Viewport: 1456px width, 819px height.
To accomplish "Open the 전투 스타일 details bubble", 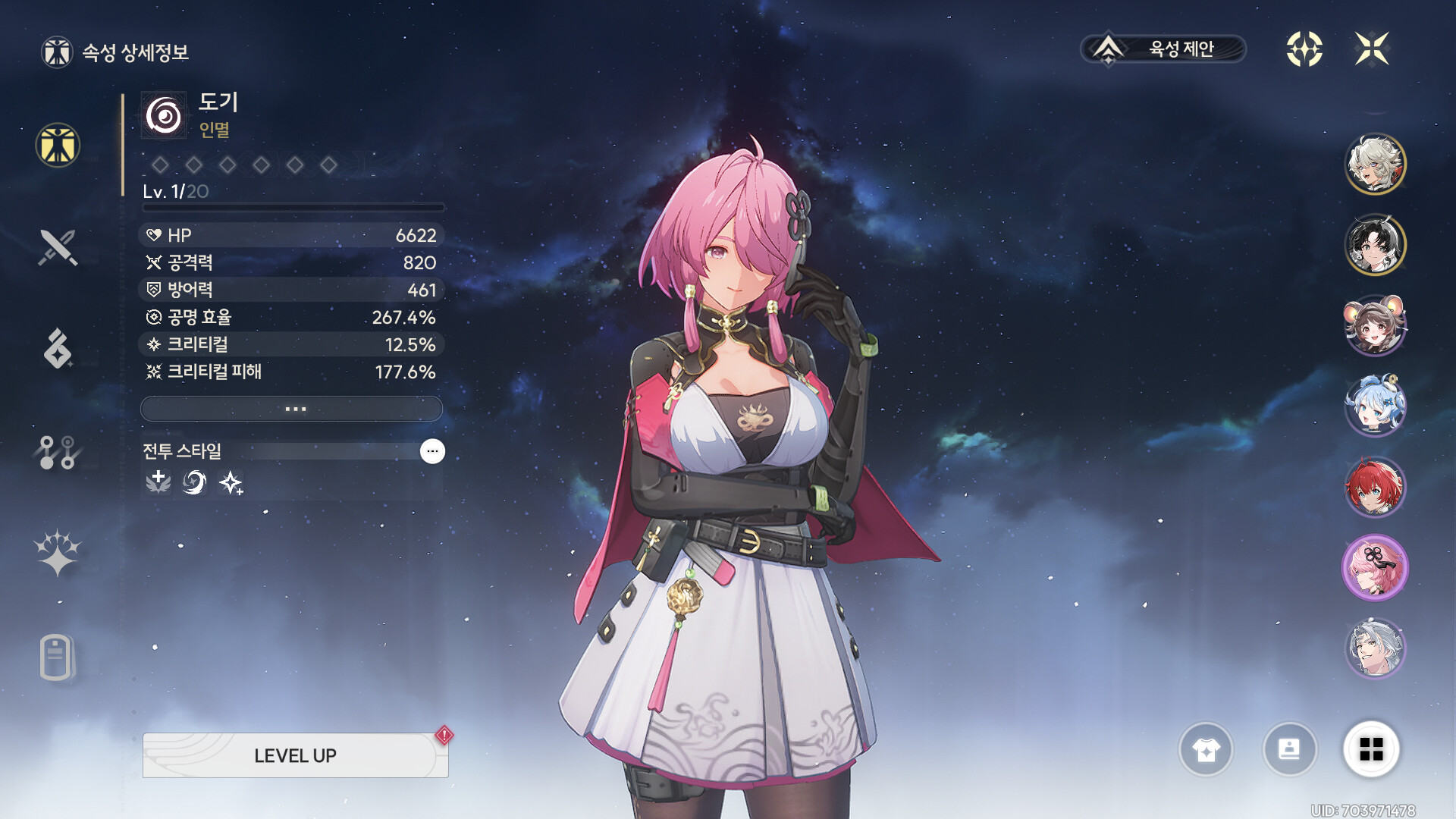I will click(x=432, y=451).
